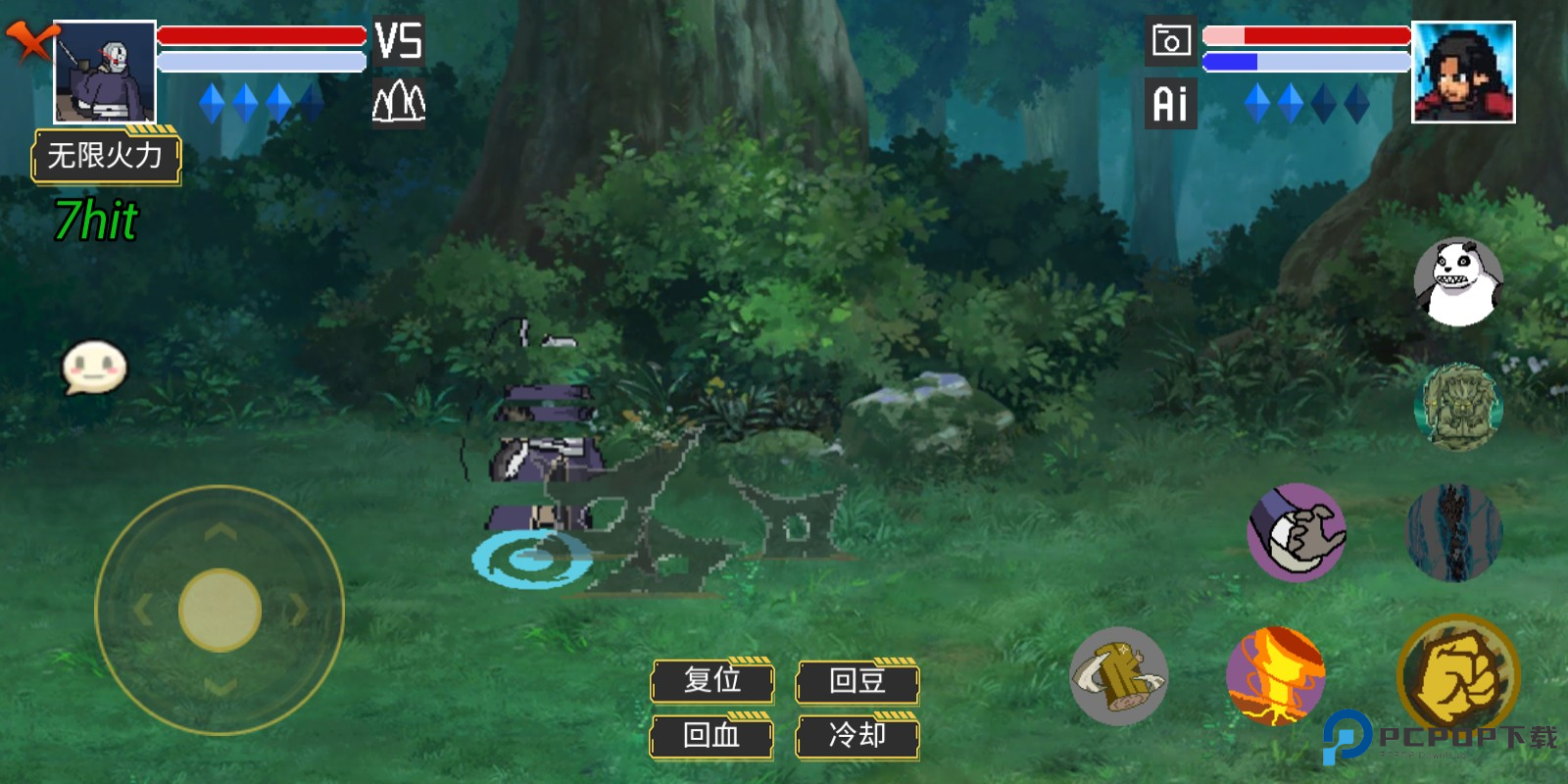
Task: Cast the fire explosion skill
Action: coord(1276,676)
